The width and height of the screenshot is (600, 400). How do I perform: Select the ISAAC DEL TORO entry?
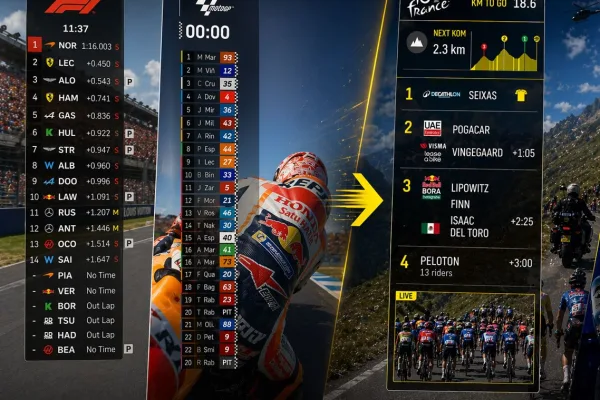467,227
